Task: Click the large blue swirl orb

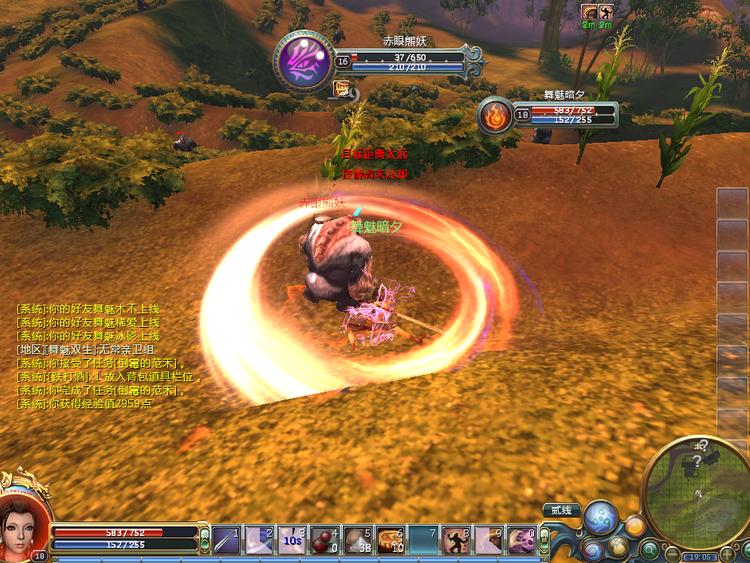Action: pos(602,519)
